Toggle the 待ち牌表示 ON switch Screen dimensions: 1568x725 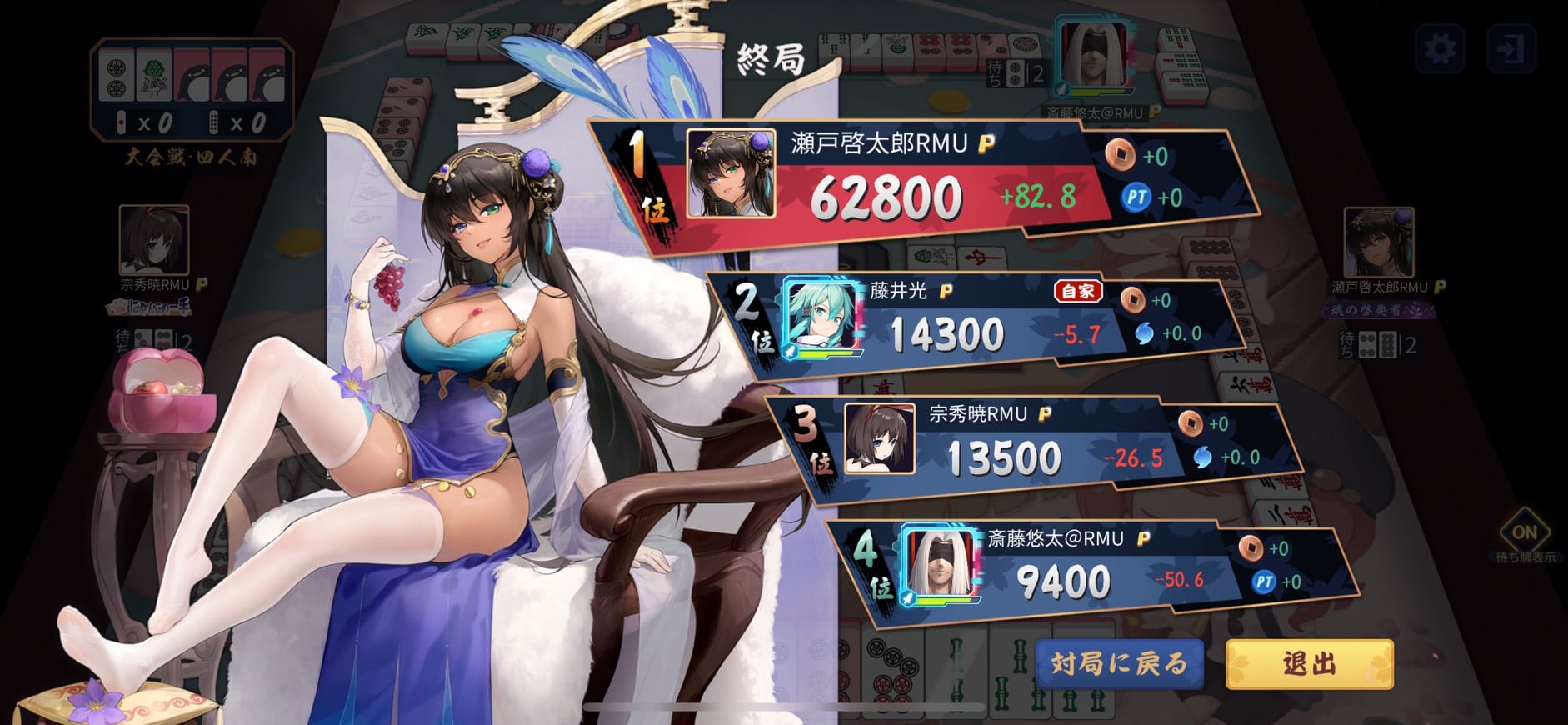tap(1524, 533)
